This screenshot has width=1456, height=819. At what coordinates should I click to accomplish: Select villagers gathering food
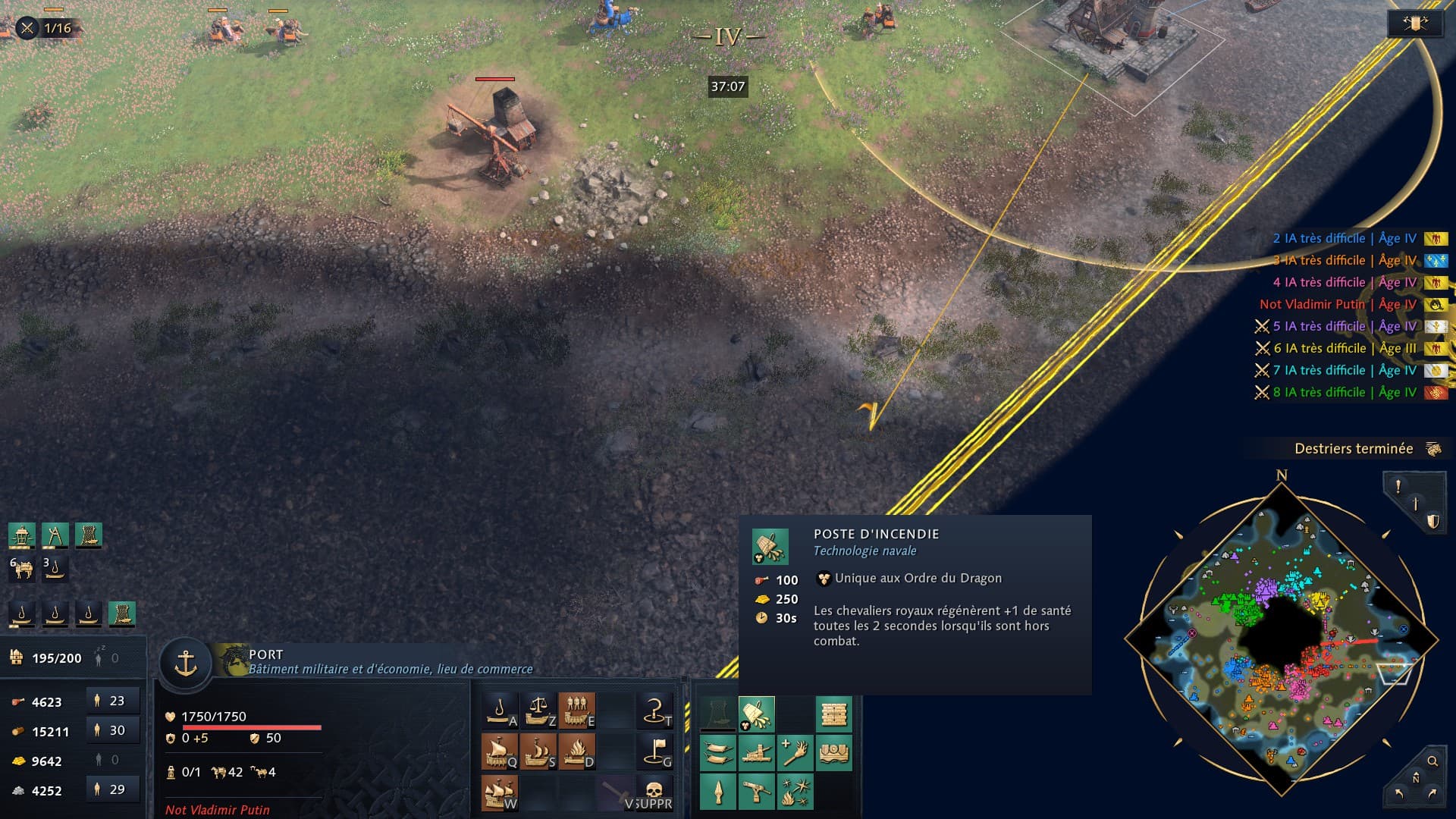tap(113, 701)
